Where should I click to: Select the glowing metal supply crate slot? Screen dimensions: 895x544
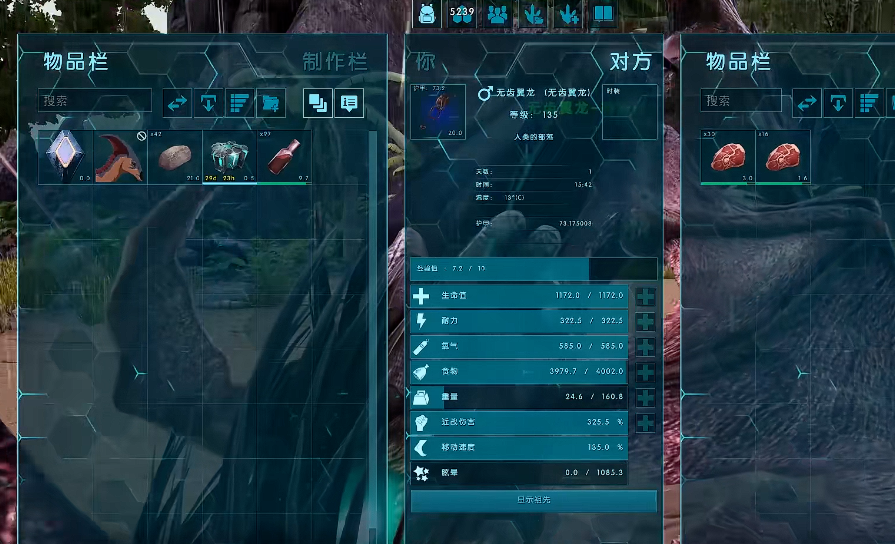pyautogui.click(x=230, y=158)
